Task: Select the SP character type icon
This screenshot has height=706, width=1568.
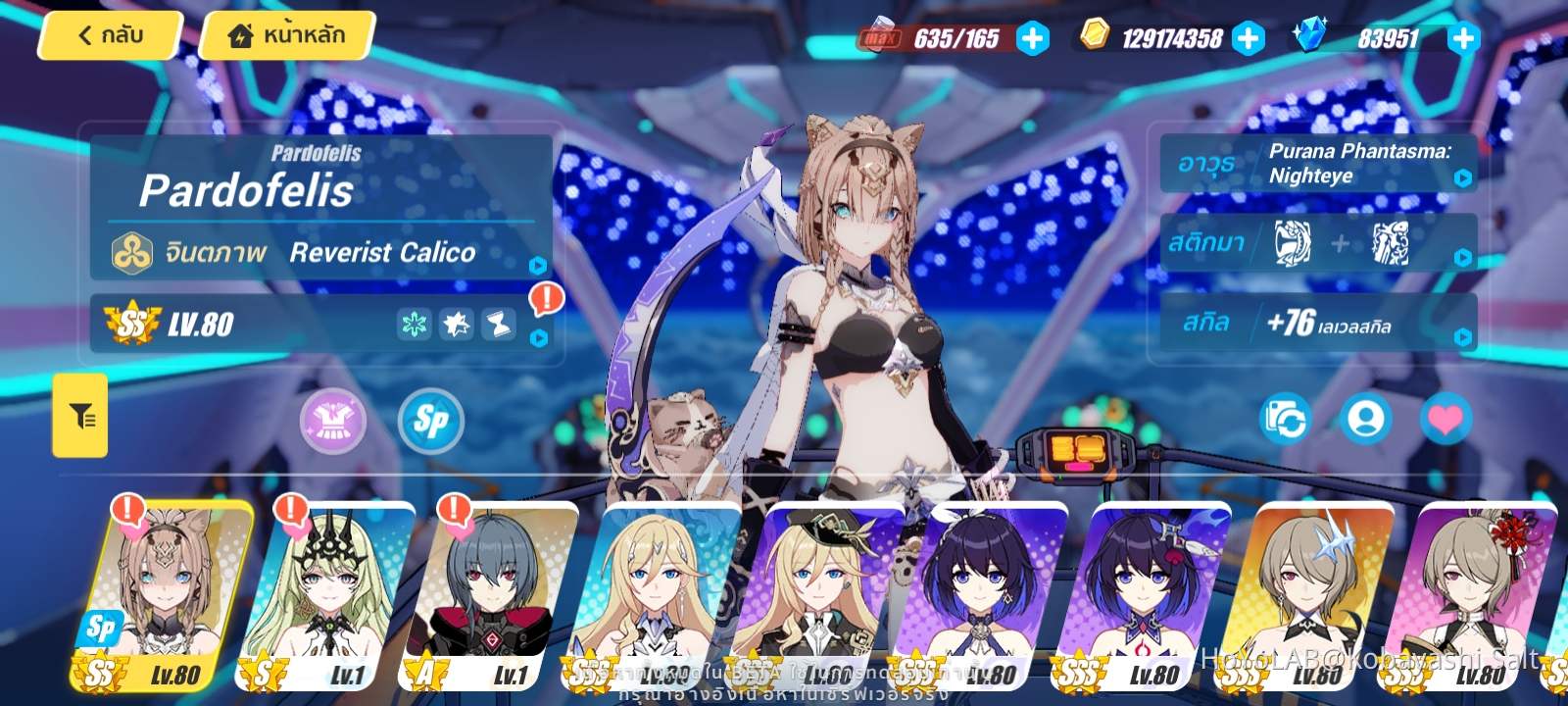Action: point(429,422)
